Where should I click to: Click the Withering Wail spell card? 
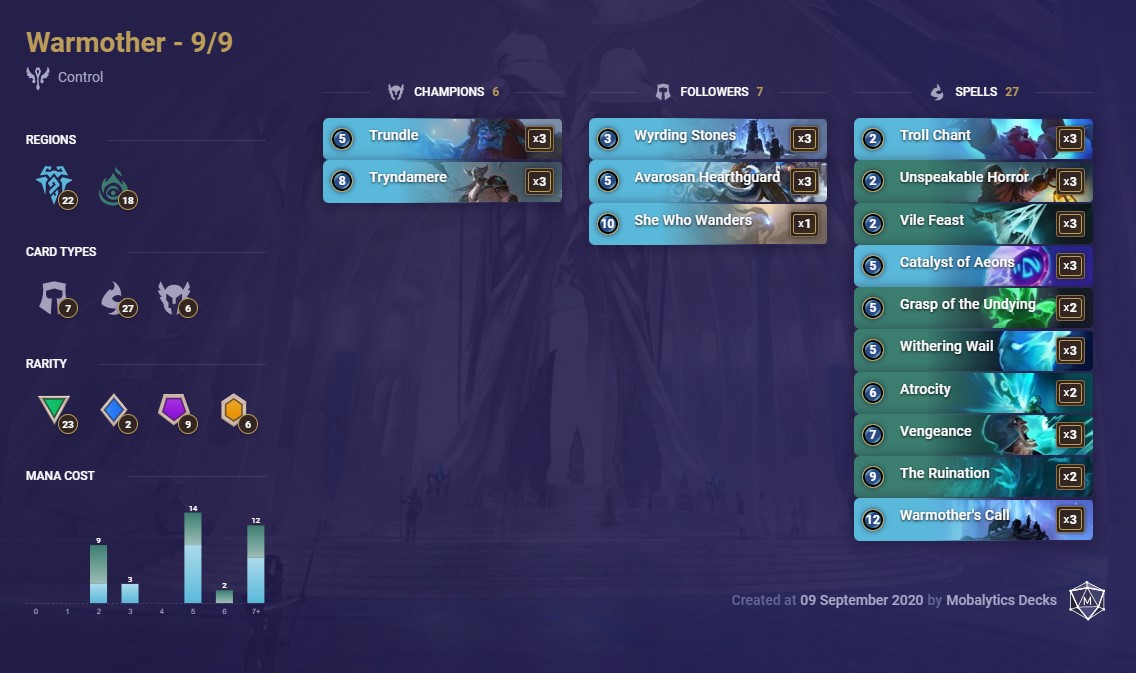tap(972, 350)
